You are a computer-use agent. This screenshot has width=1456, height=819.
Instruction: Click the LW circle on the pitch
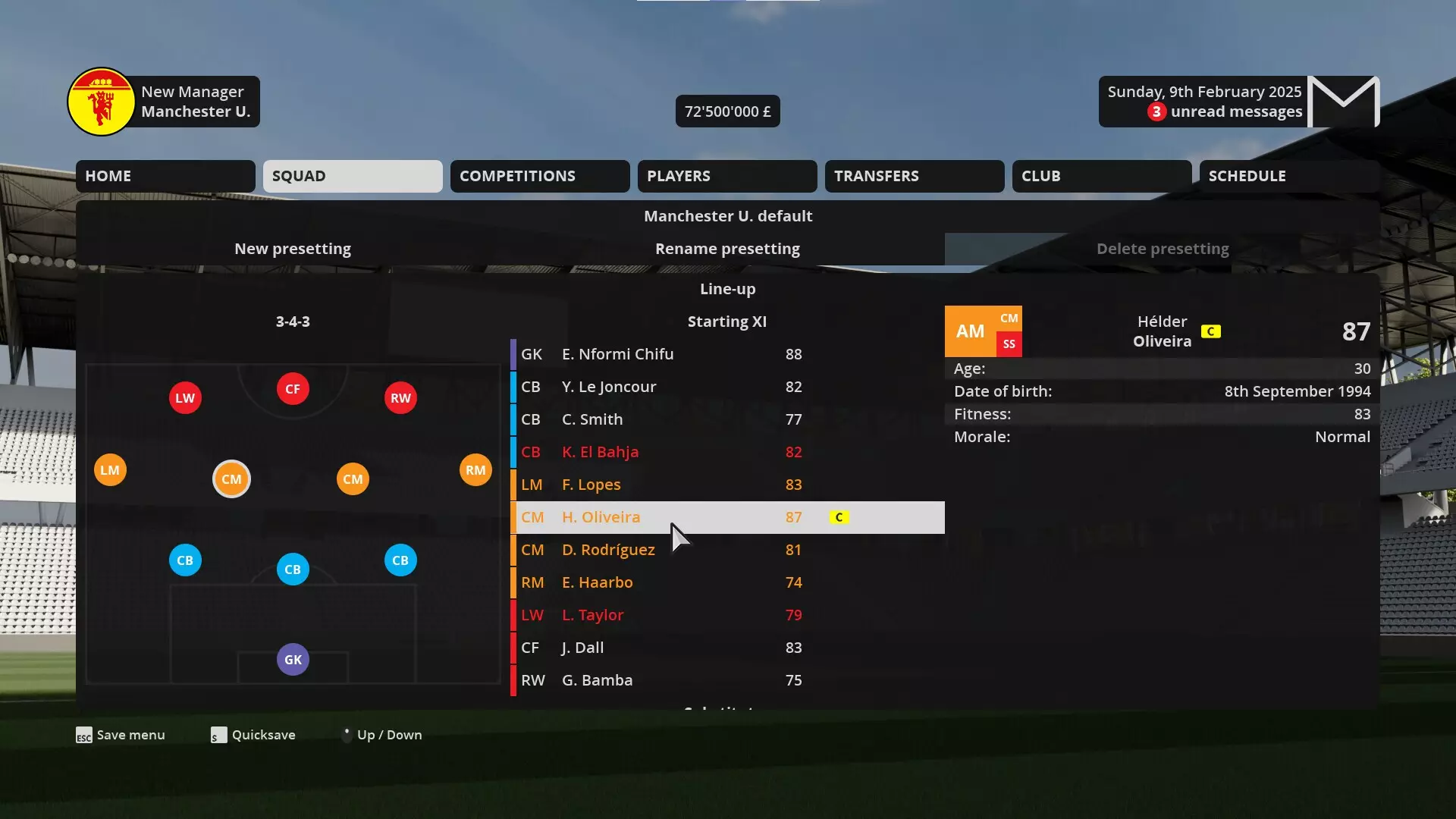click(184, 397)
